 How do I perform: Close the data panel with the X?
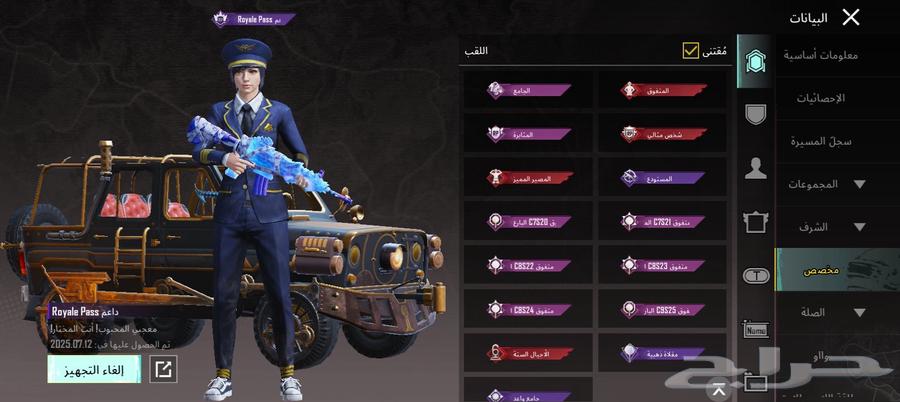click(x=851, y=17)
